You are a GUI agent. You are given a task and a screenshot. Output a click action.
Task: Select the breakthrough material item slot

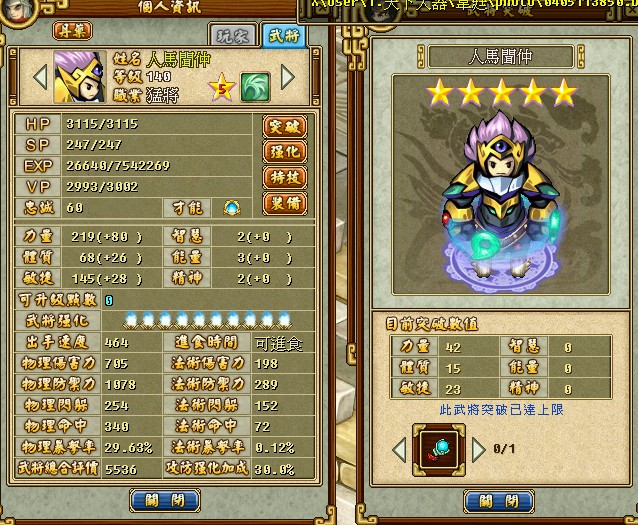[x=441, y=450]
